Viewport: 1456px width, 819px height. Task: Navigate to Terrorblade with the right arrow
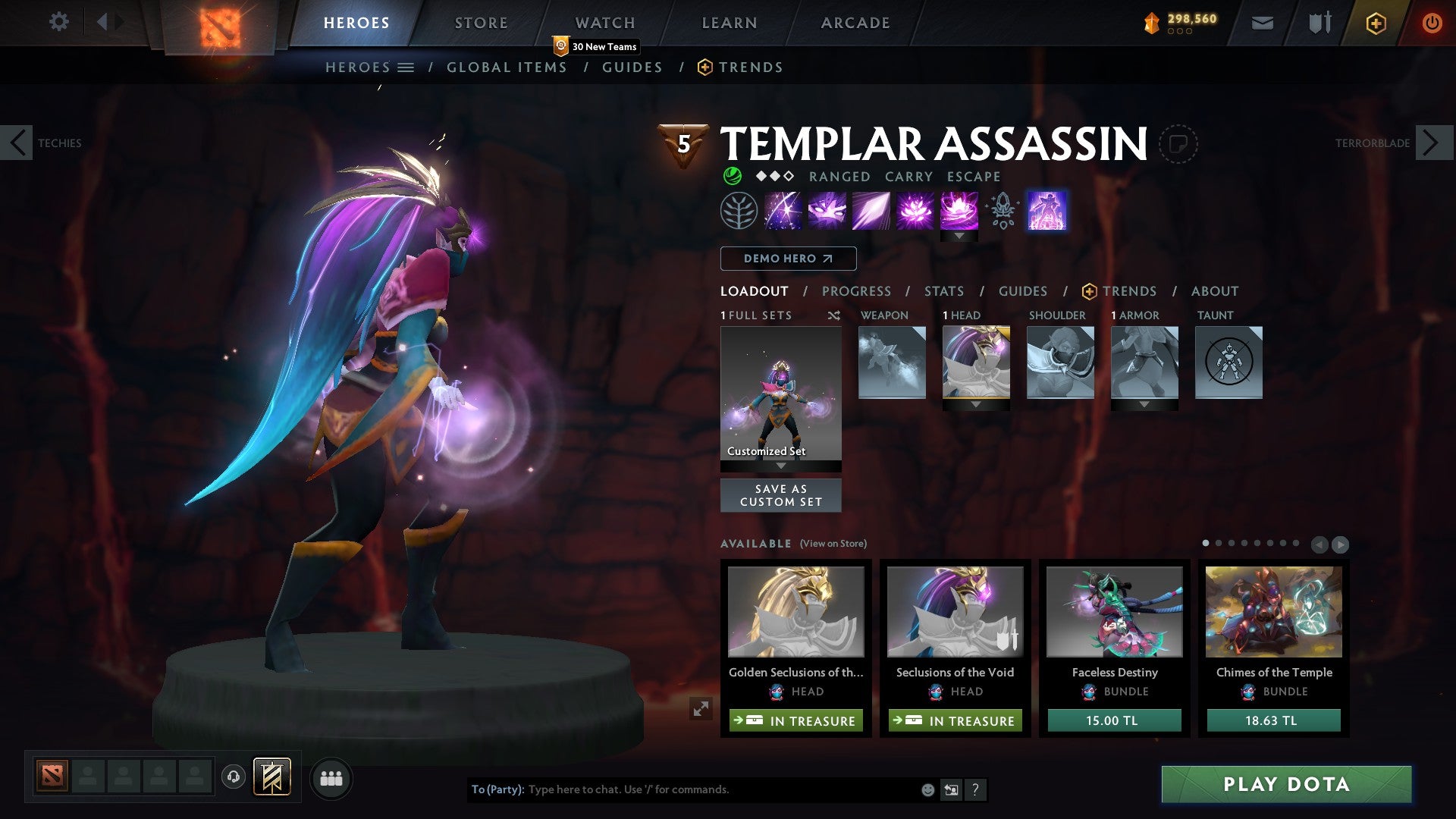click(x=1430, y=143)
